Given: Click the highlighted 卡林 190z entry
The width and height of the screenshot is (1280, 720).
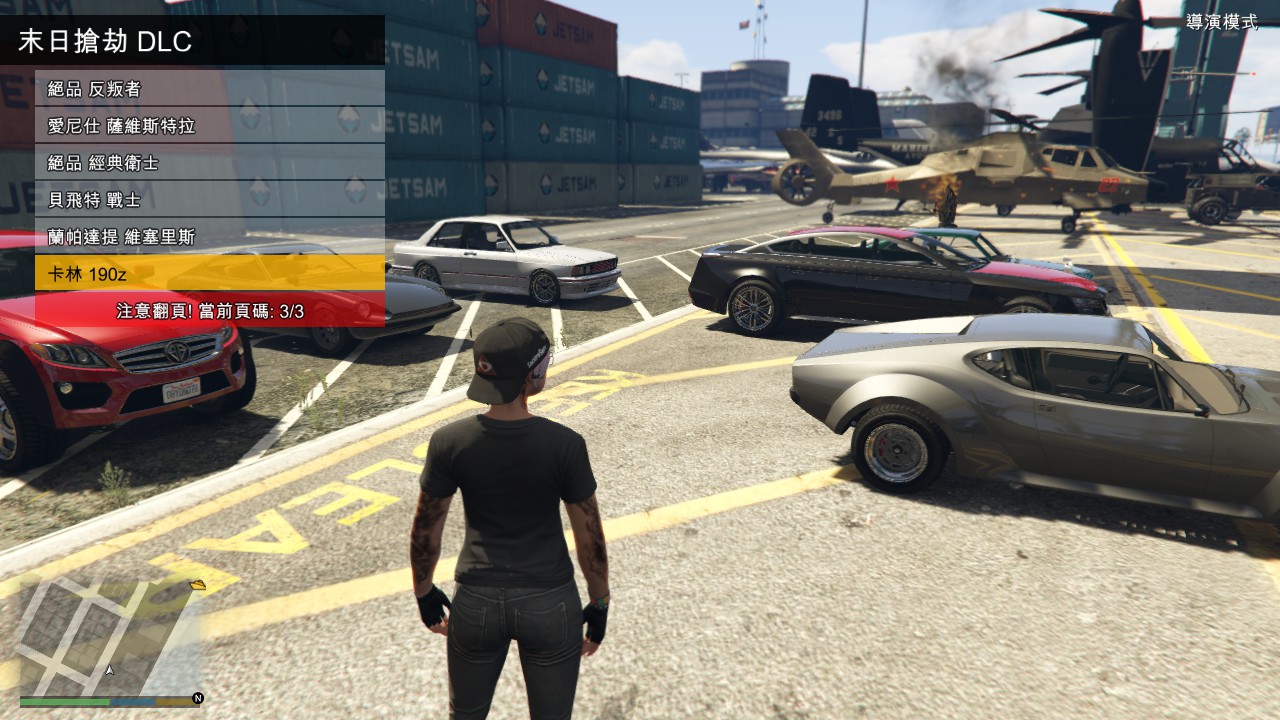Looking at the screenshot, I should tap(210, 274).
